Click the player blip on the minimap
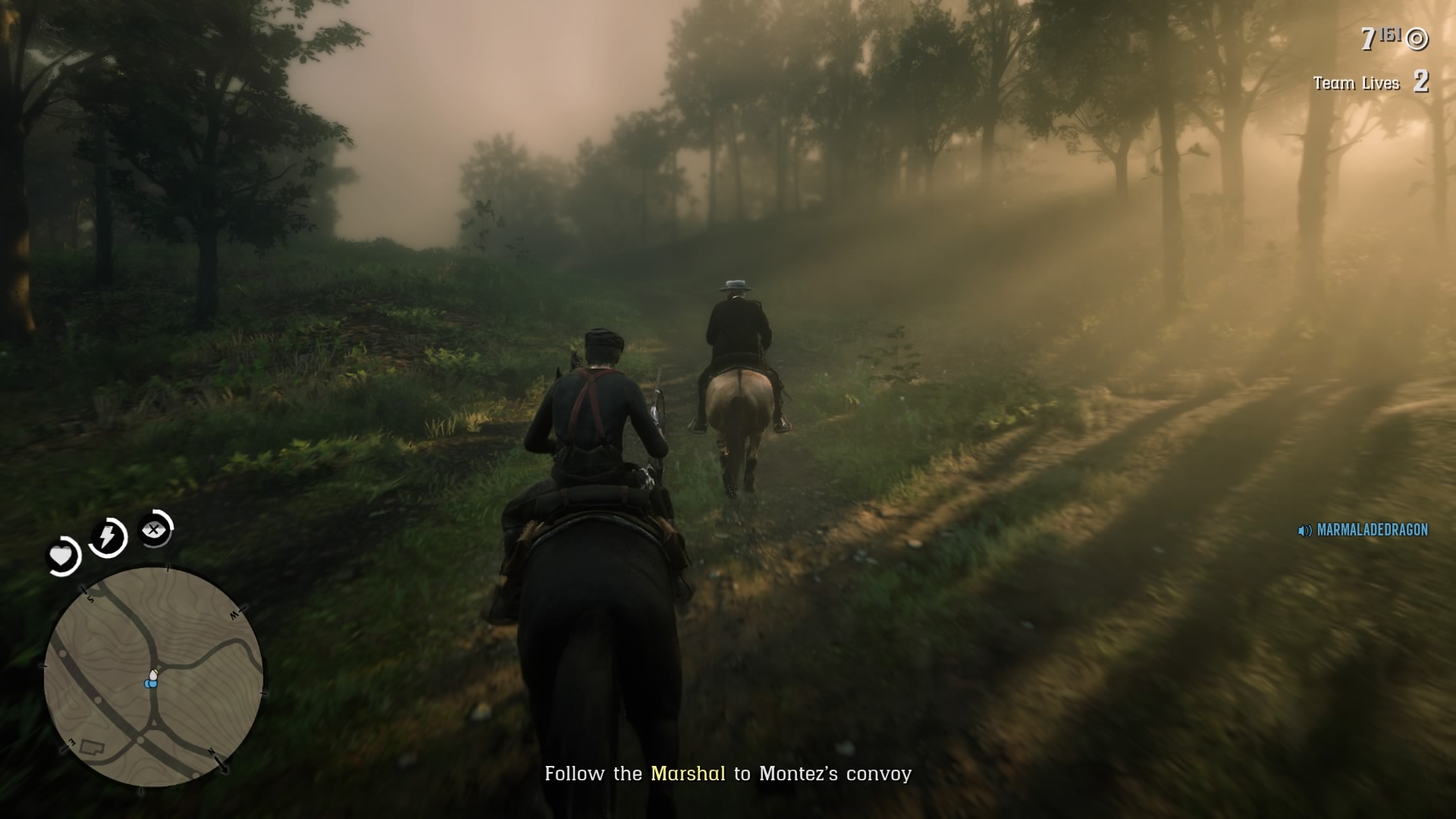The width and height of the screenshot is (1456, 819). pyautogui.click(x=152, y=675)
